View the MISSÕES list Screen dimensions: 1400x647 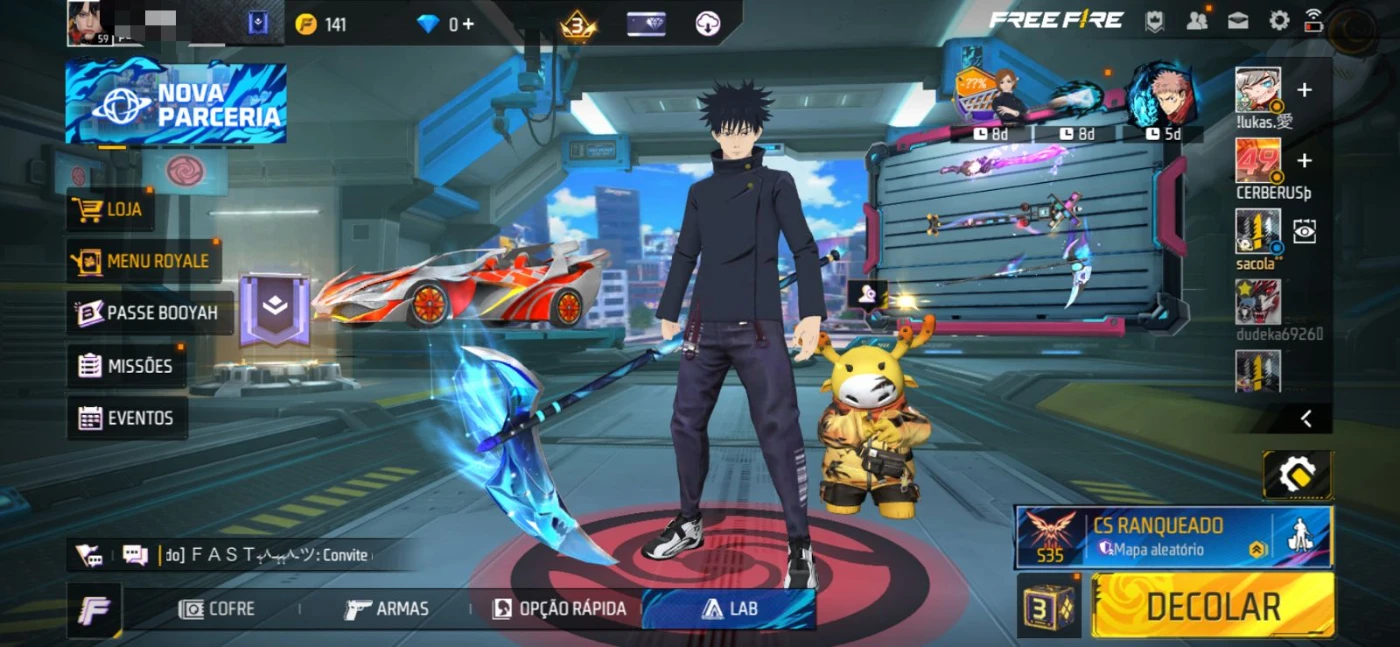point(126,366)
